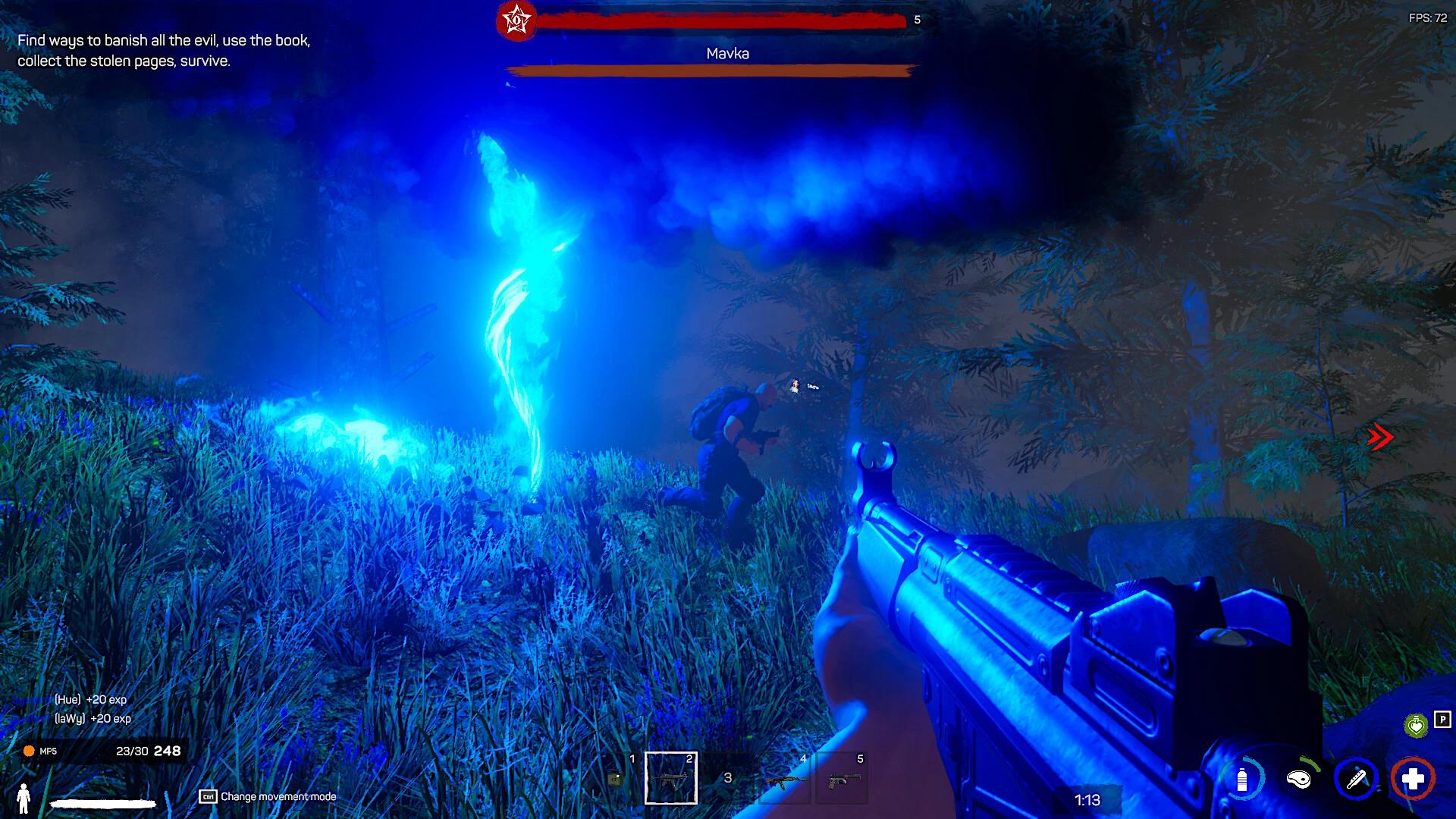Click the thermometer temperature icon
Viewport: 1456px width, 819px height.
(x=1355, y=780)
